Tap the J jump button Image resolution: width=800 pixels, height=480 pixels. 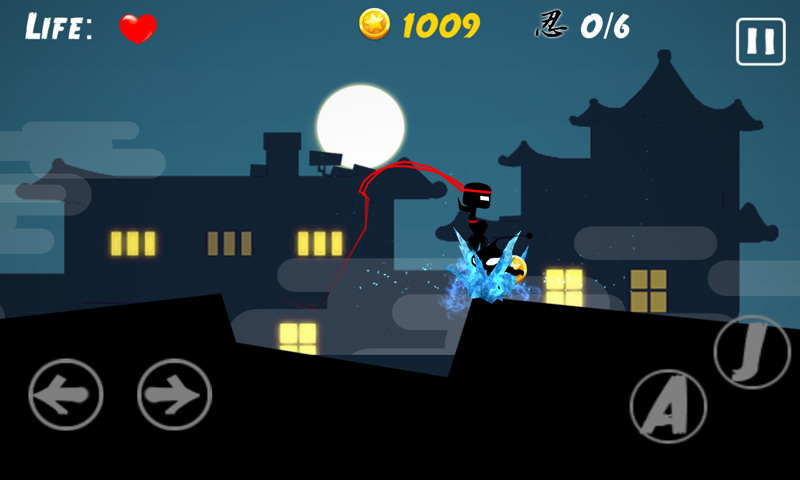[751, 352]
